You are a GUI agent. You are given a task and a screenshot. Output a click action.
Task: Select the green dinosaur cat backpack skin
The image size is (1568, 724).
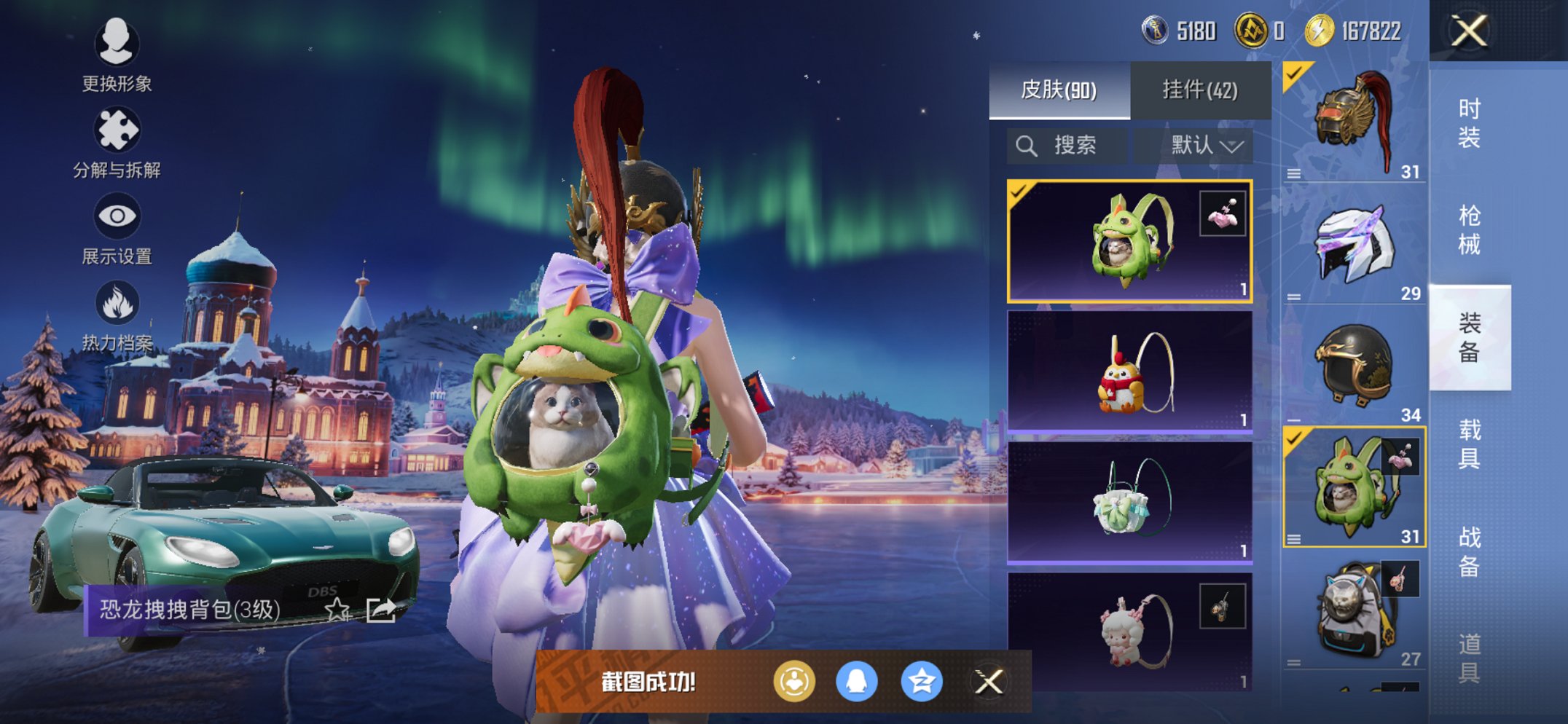(1129, 241)
